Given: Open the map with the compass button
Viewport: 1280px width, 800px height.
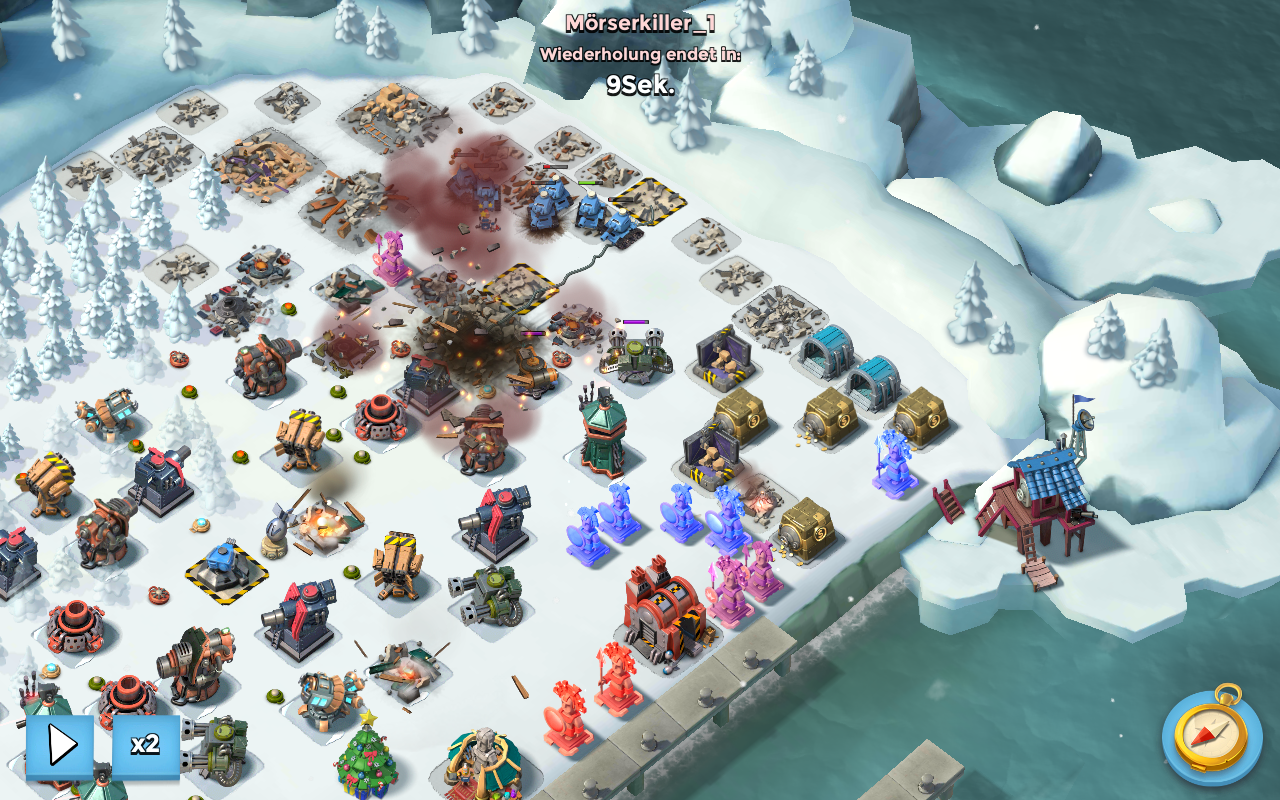Looking at the screenshot, I should pyautogui.click(x=1211, y=736).
